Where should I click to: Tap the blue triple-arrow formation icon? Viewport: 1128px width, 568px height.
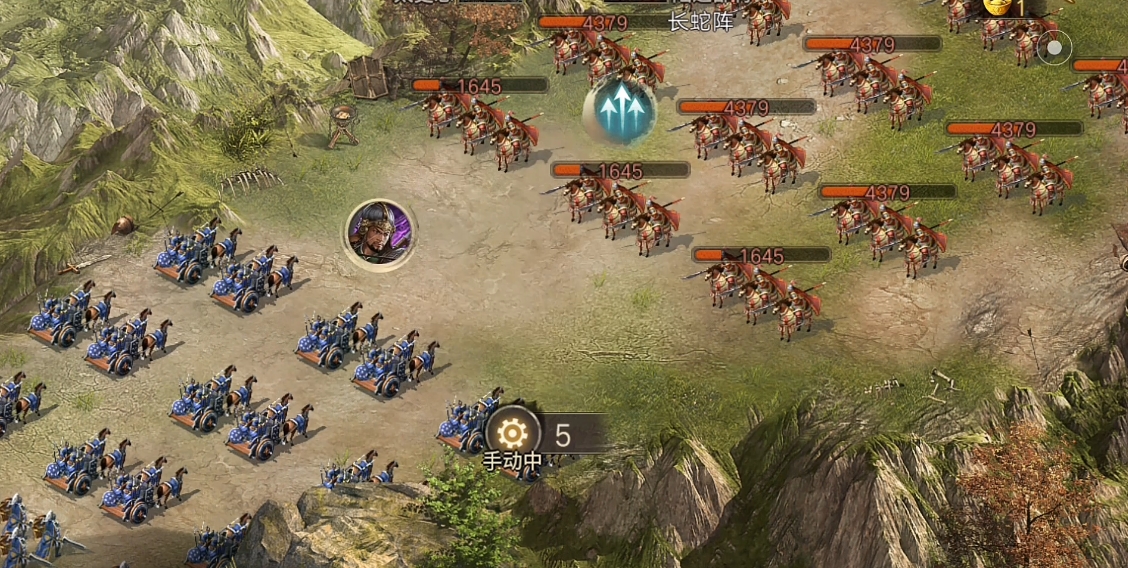click(620, 110)
